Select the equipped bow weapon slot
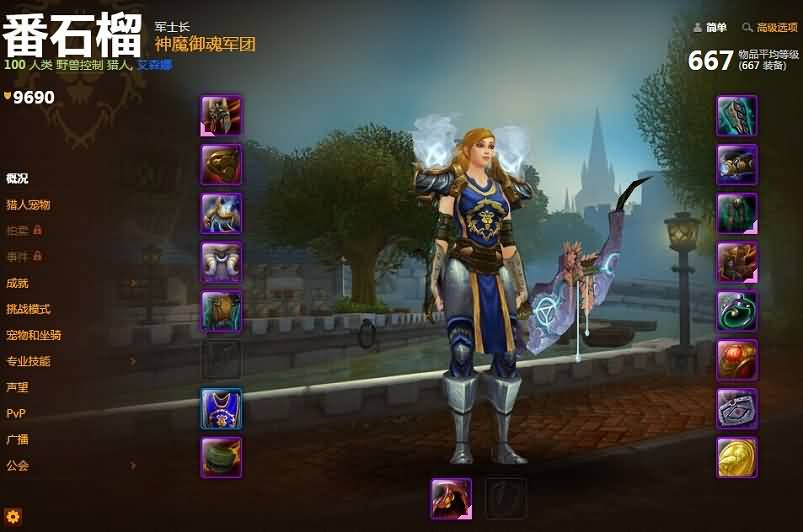803x532 pixels. pyautogui.click(x=451, y=498)
